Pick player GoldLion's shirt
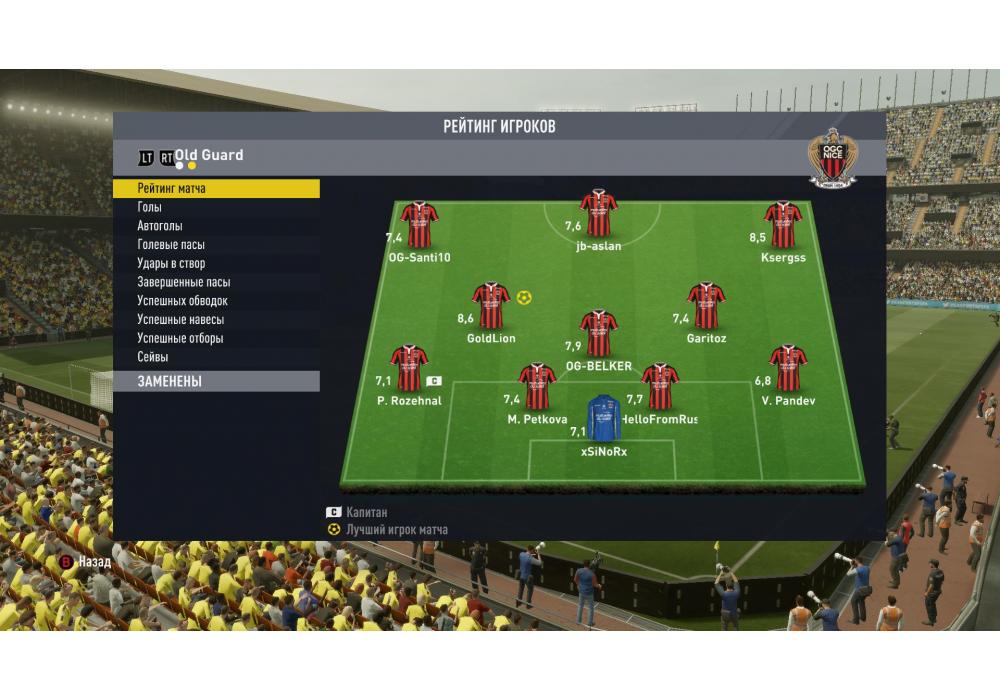Viewport: 1000px width, 700px height. 491,306
